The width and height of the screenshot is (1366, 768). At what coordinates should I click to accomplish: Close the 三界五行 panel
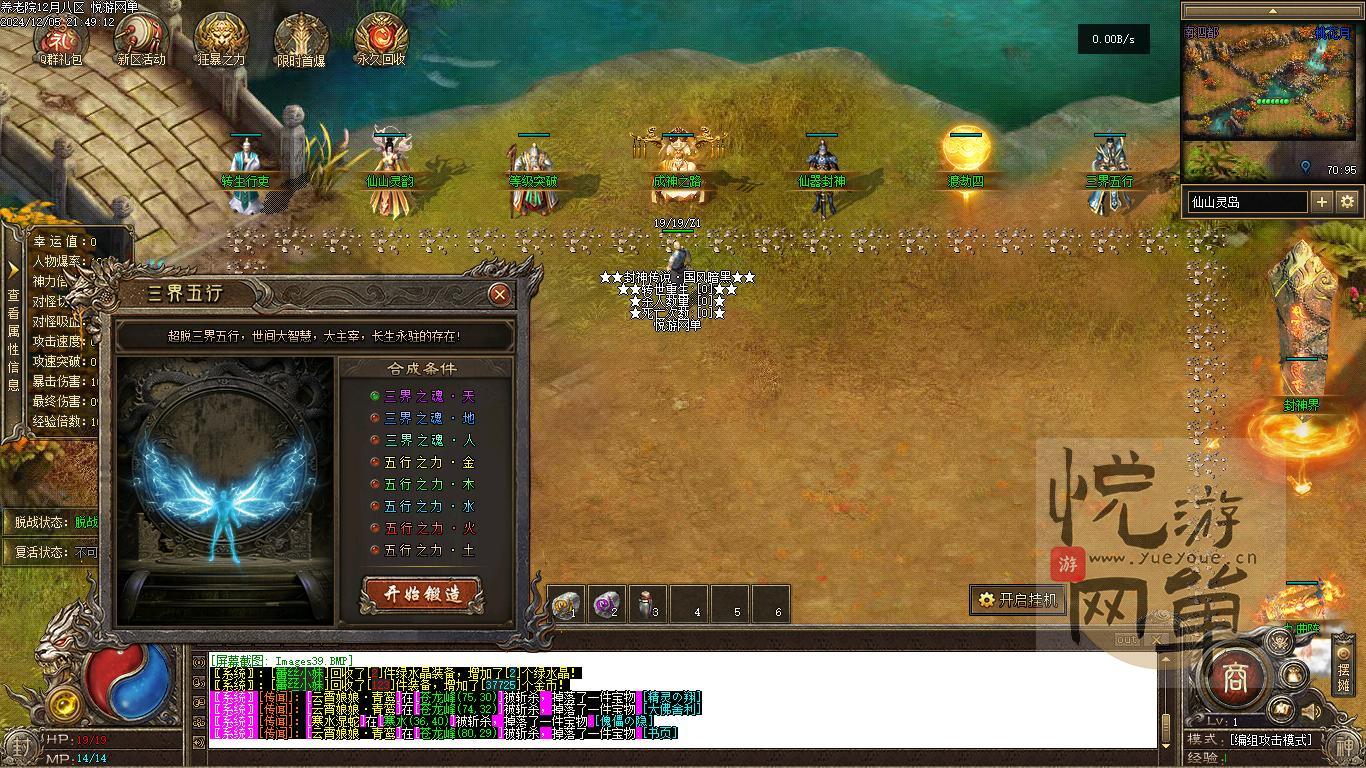(499, 294)
